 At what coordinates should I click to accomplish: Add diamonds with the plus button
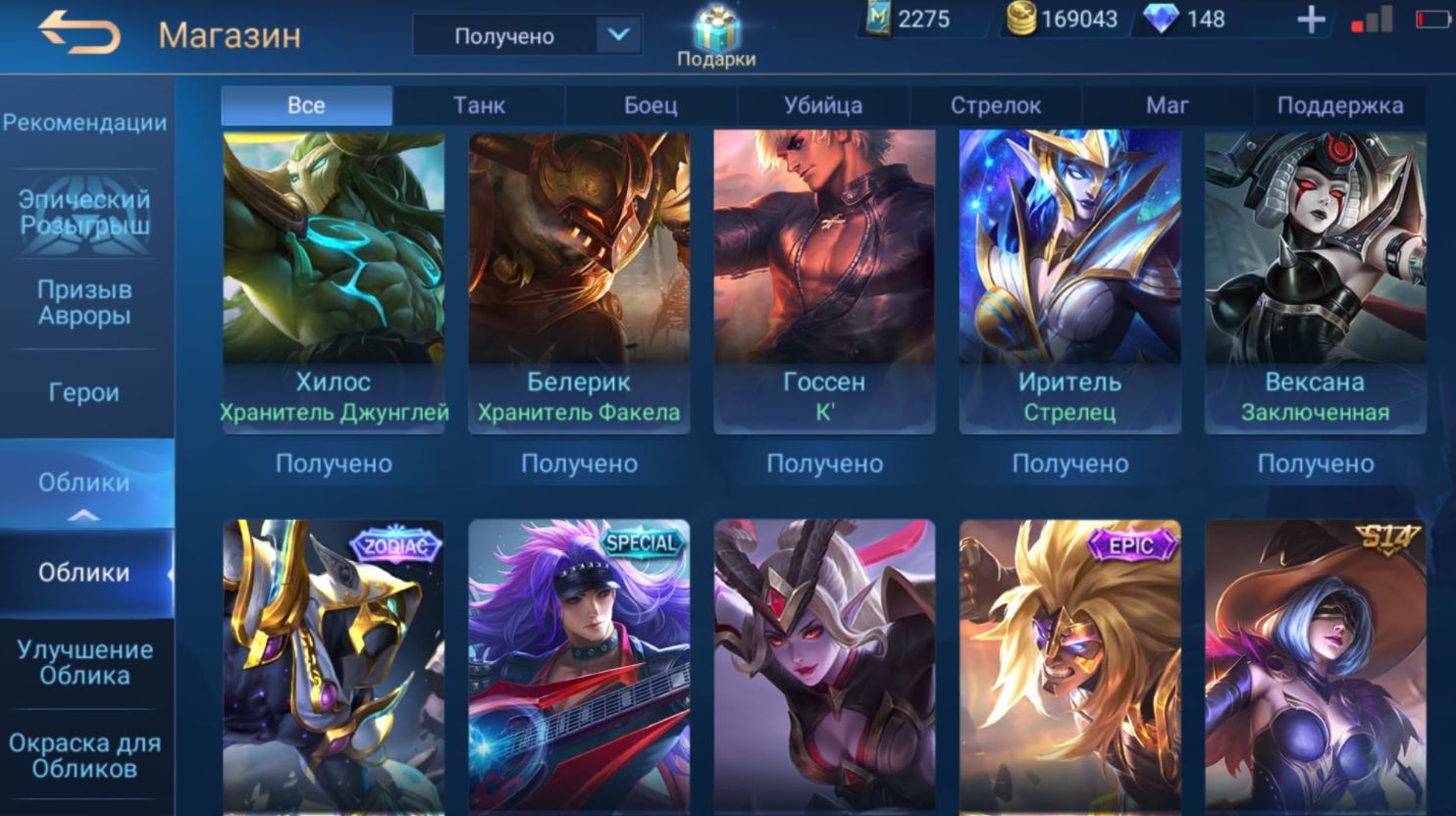(x=1311, y=20)
